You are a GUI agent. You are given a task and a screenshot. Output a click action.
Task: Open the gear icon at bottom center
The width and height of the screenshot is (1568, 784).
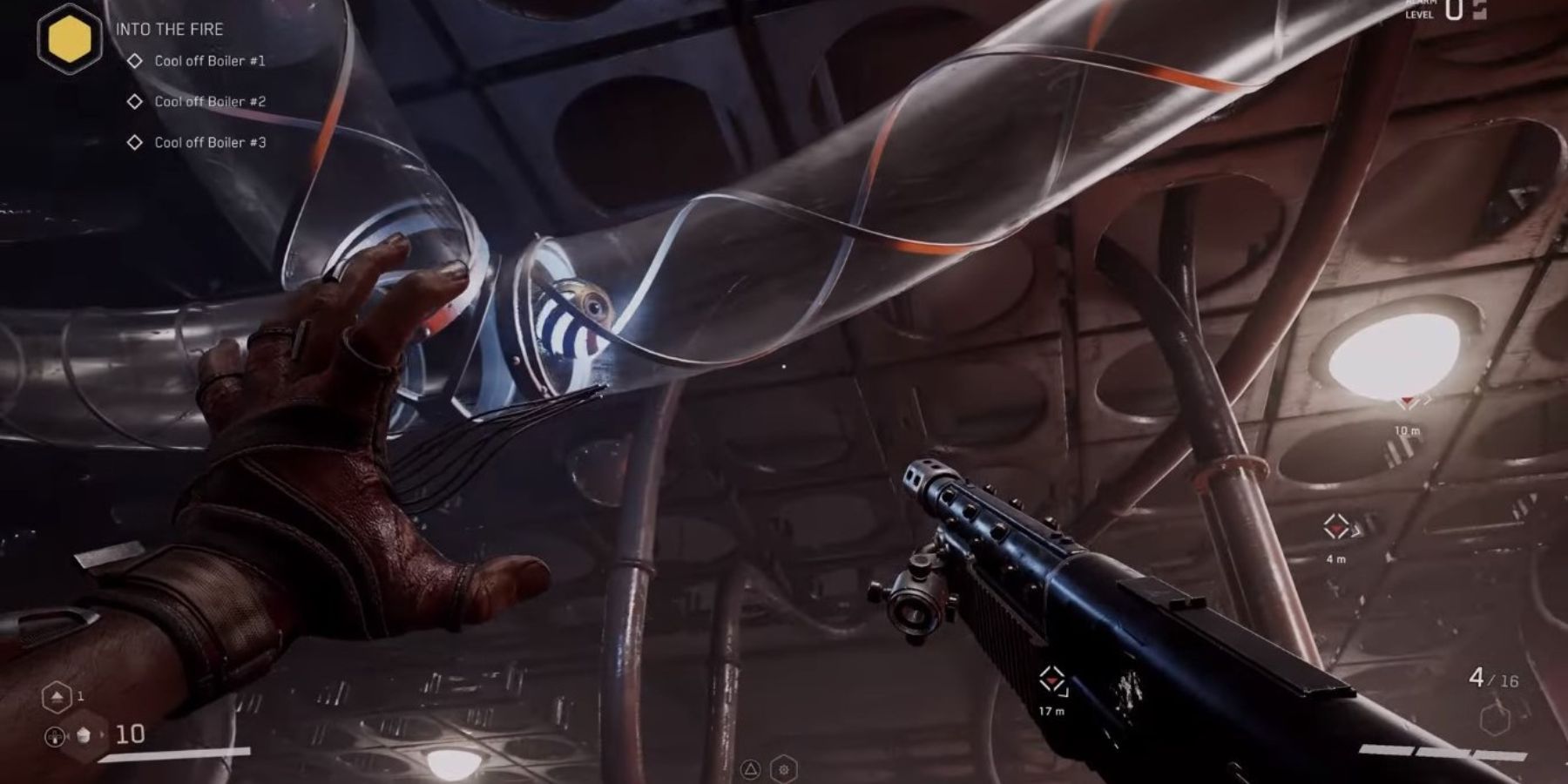tap(784, 769)
